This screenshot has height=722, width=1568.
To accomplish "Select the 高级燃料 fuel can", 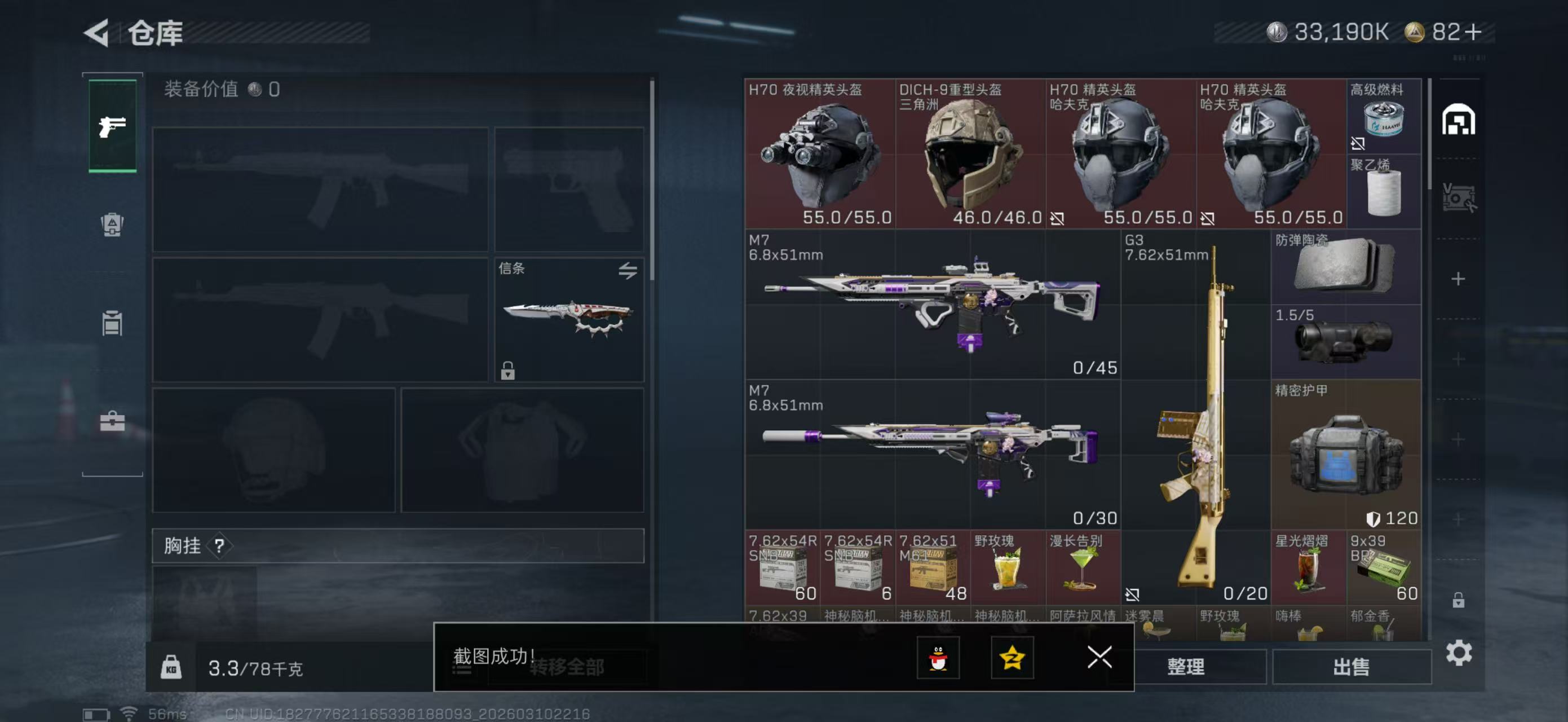I will click(x=1384, y=116).
